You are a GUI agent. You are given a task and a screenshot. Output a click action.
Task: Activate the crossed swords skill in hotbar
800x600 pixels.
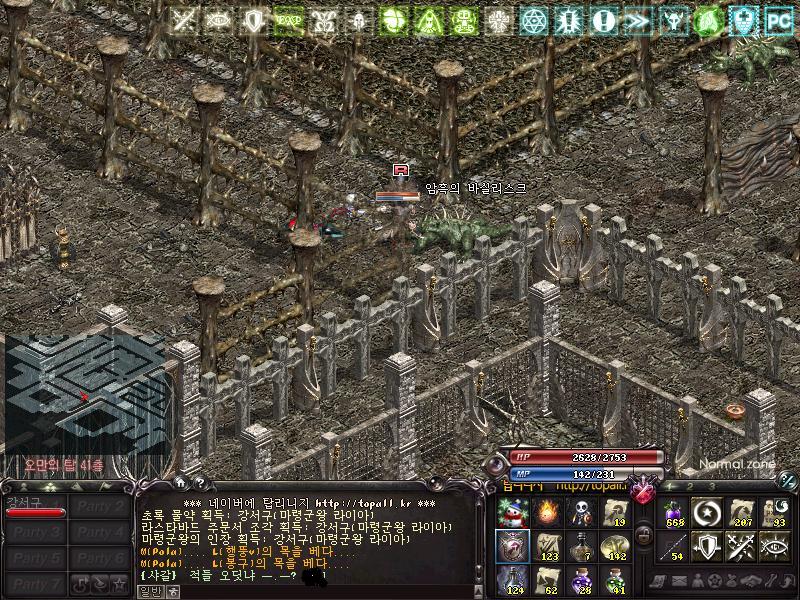point(741,546)
